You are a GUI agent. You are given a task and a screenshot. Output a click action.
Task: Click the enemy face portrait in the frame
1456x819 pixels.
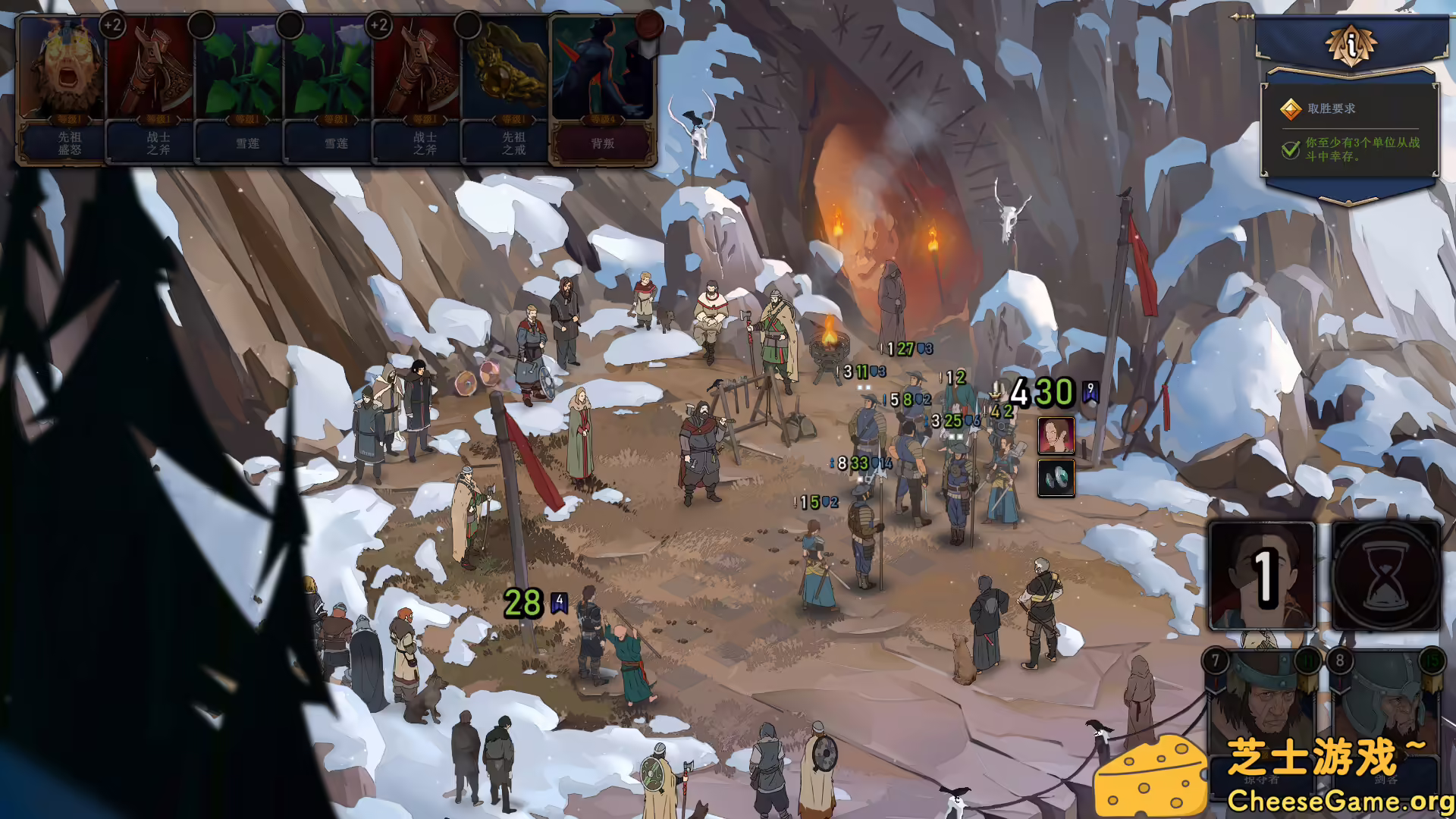[x=1056, y=433]
